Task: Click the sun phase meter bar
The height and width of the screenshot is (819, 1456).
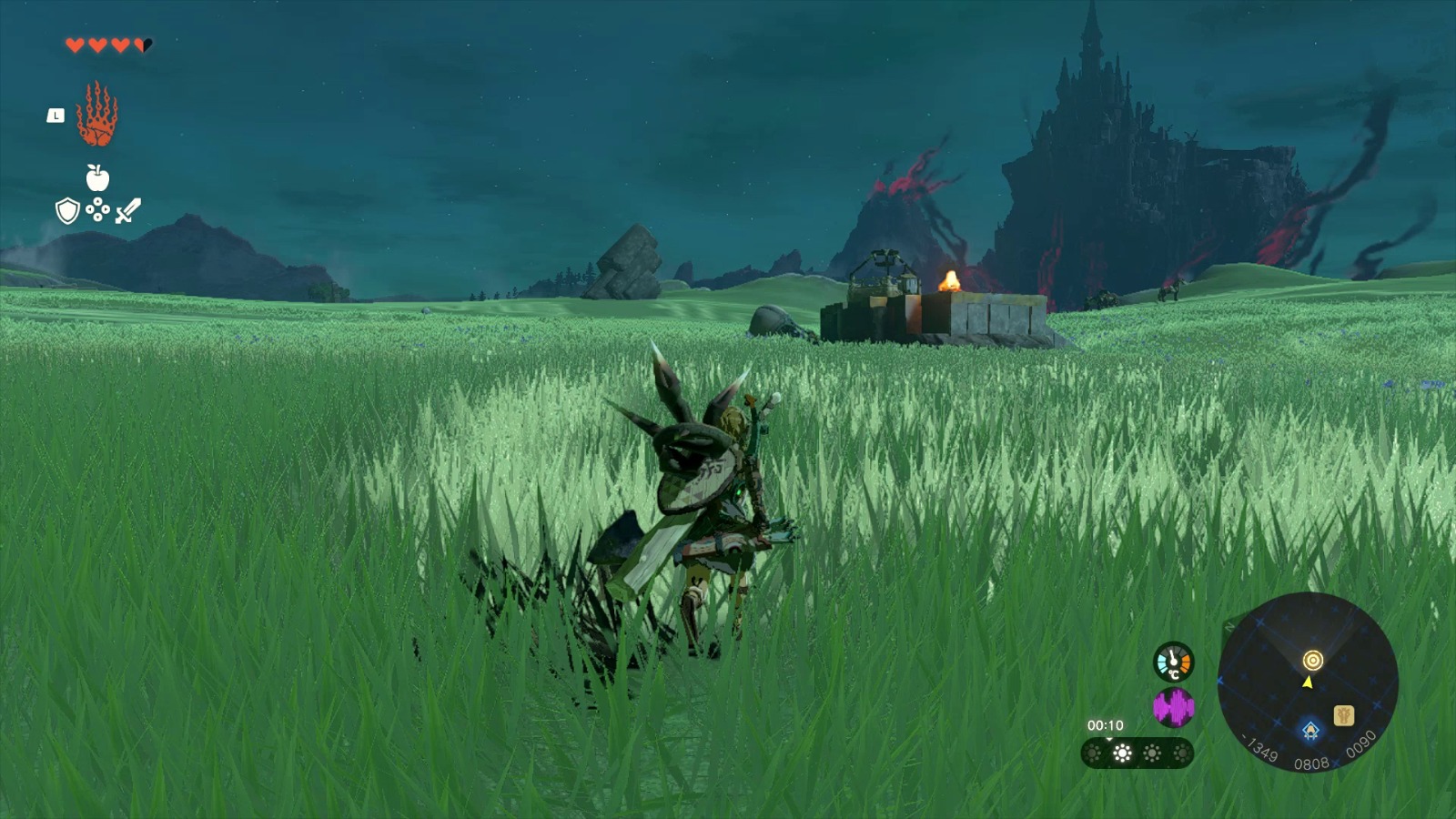Action: tap(1137, 753)
